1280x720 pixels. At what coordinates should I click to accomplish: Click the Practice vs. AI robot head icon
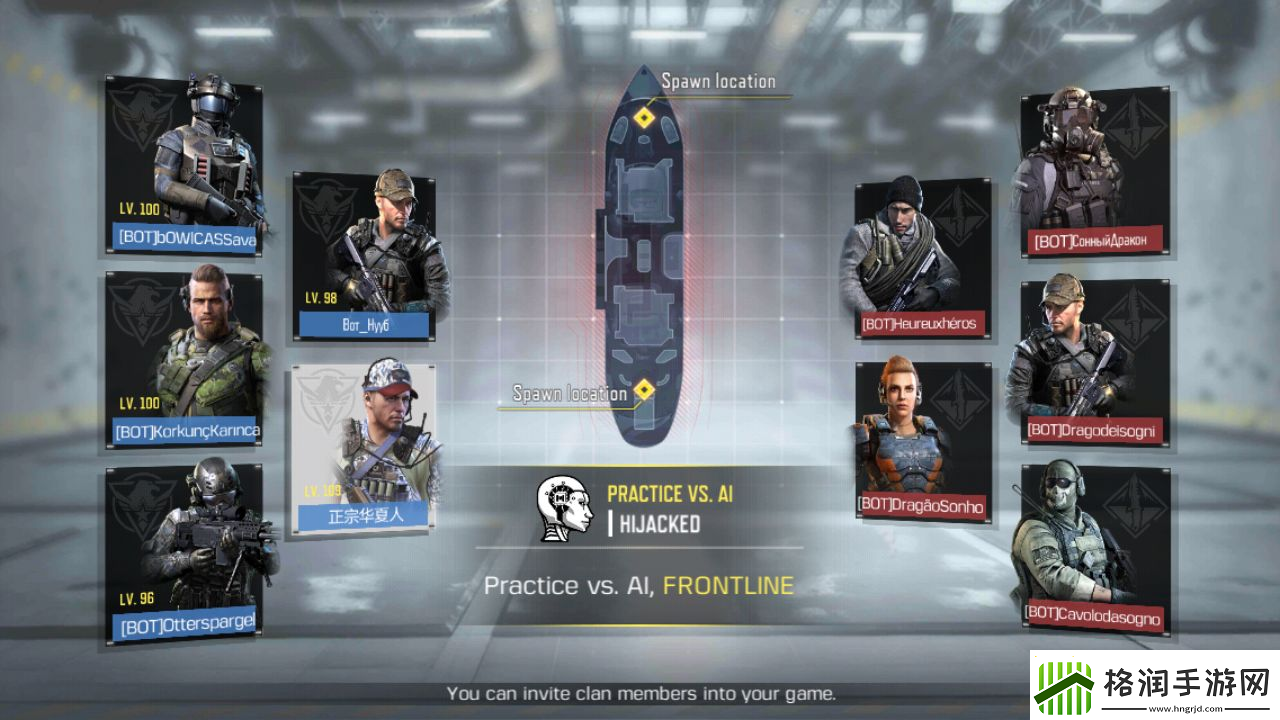coord(565,509)
